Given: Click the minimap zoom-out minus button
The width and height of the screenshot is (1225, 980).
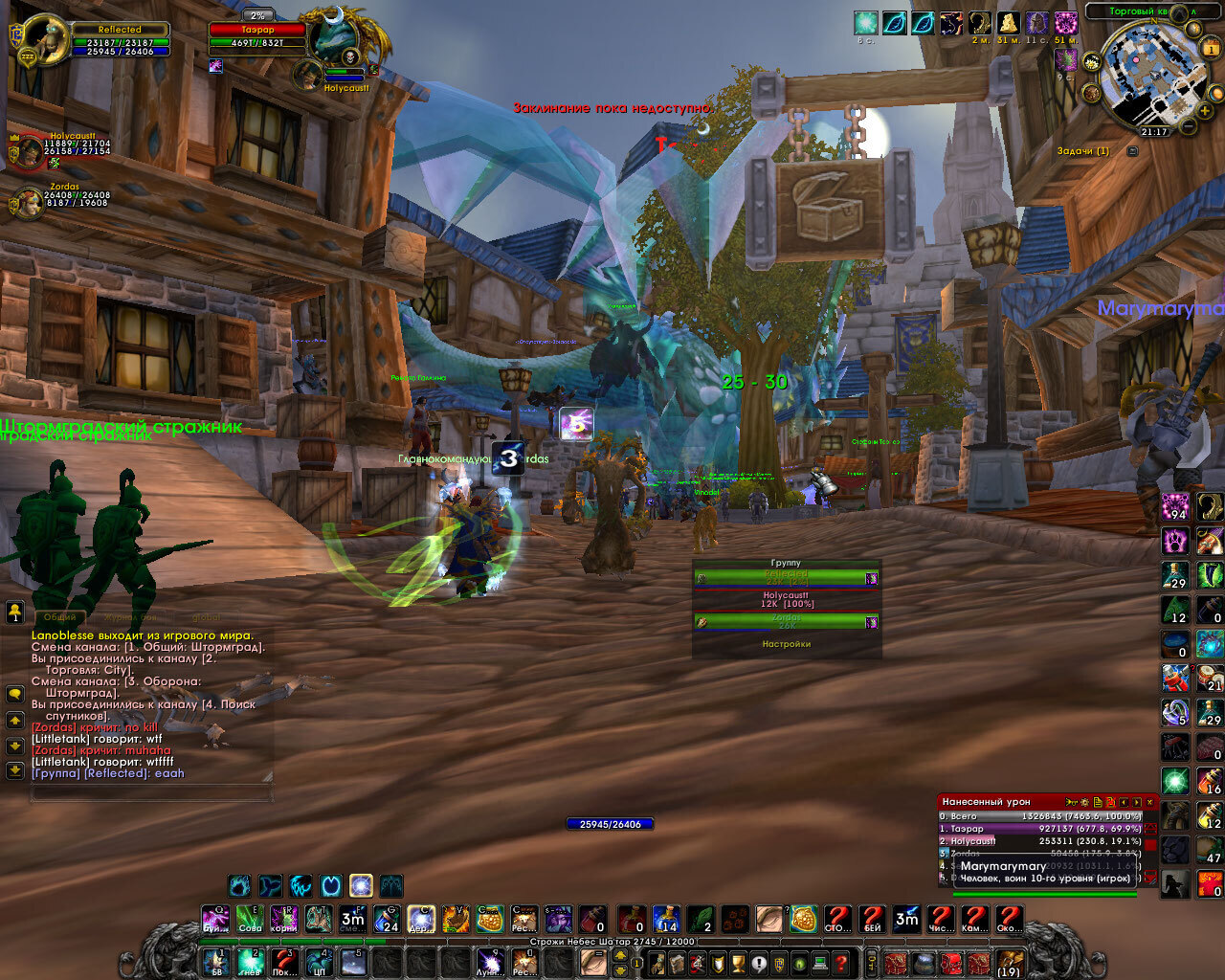Looking at the screenshot, I should [x=1188, y=125].
